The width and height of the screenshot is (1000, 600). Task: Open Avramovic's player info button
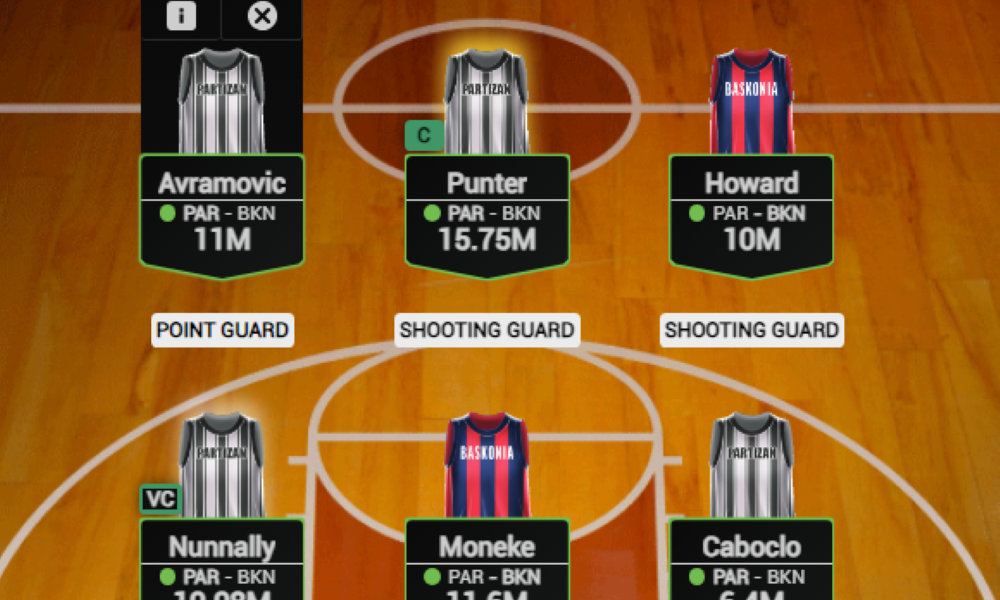(181, 17)
